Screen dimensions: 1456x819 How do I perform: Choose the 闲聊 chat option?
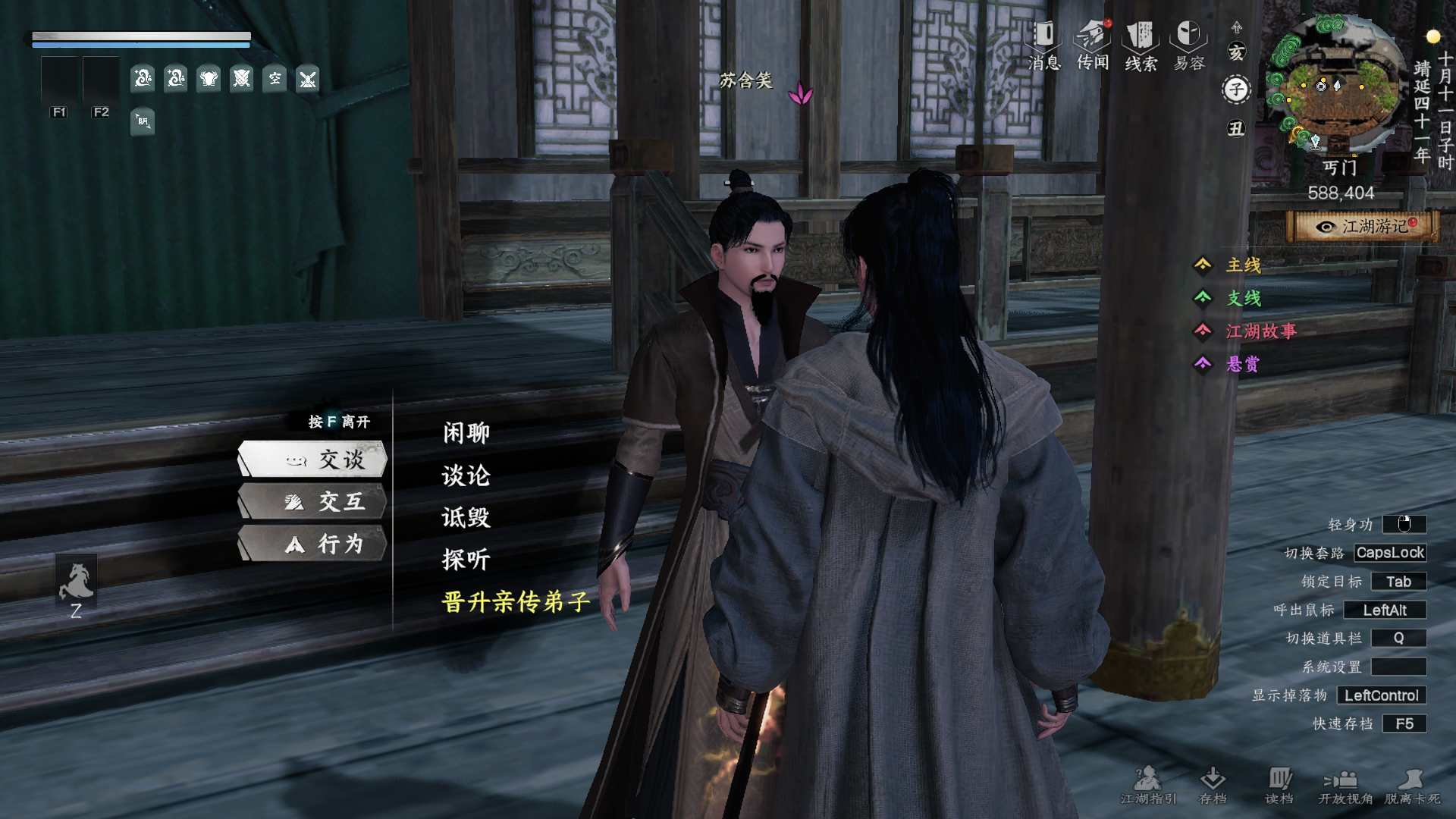(x=466, y=433)
